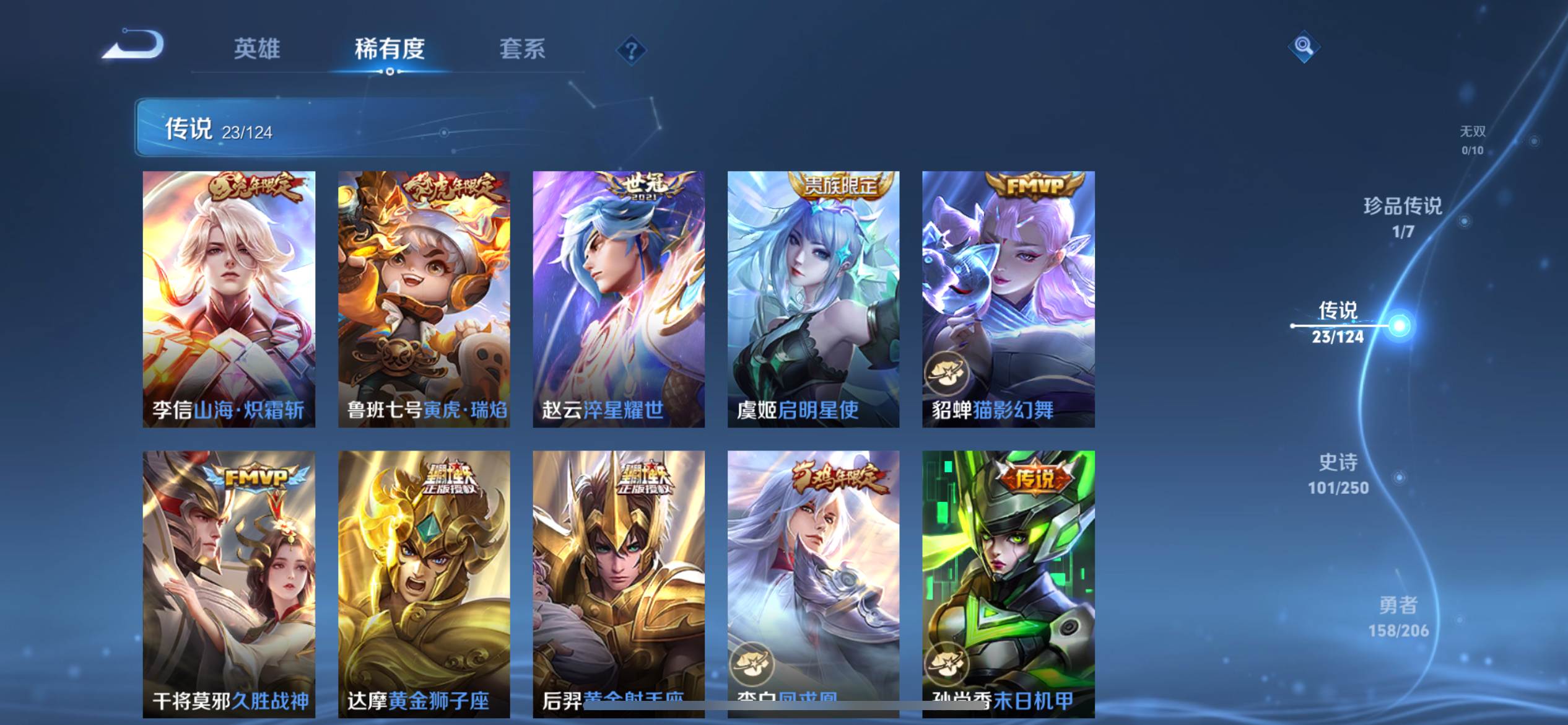View 虞姬 启明星使 skin card
This screenshot has height=725, width=1568.
[813, 299]
